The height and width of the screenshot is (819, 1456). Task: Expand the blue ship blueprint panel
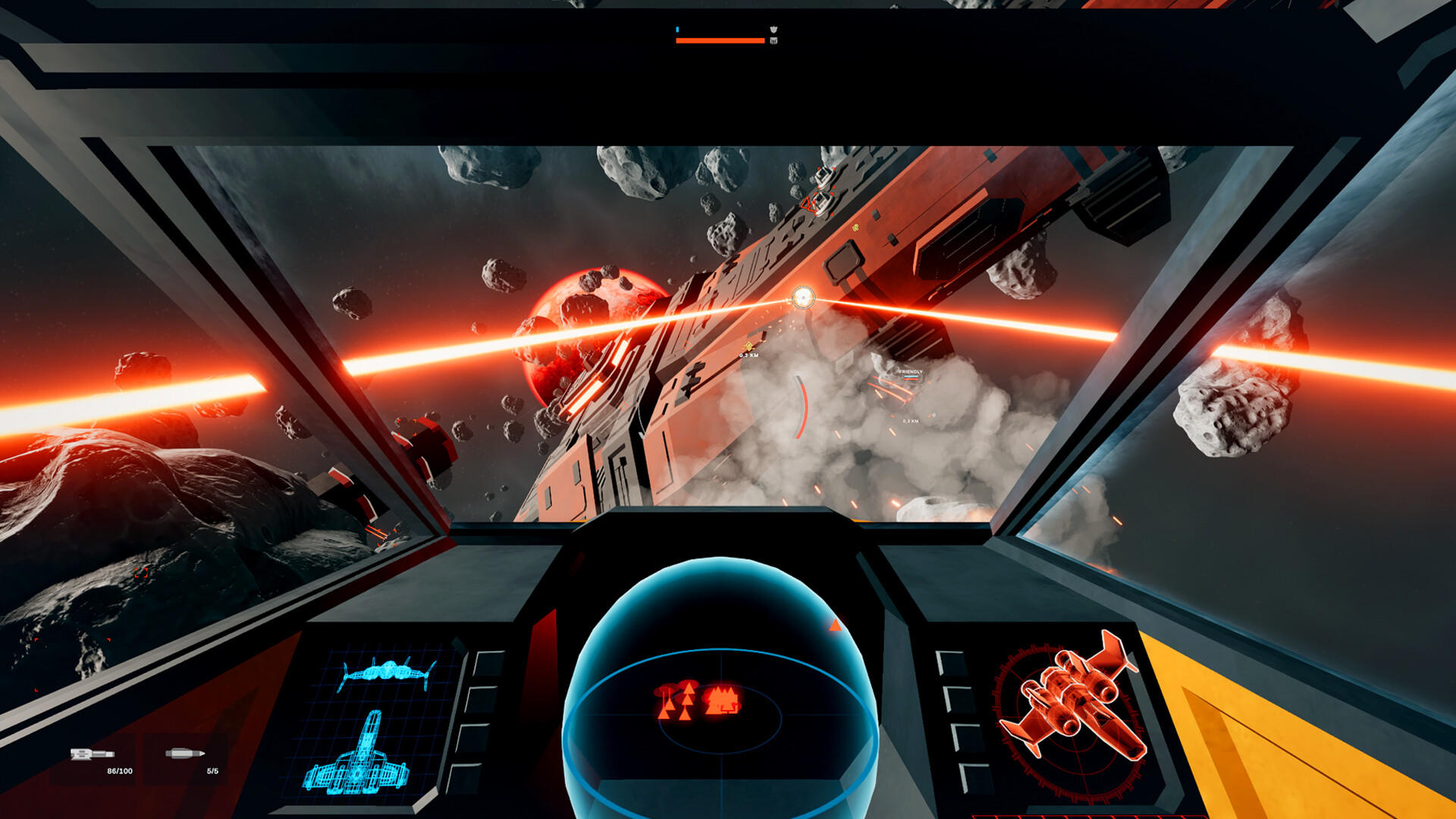pos(372,720)
